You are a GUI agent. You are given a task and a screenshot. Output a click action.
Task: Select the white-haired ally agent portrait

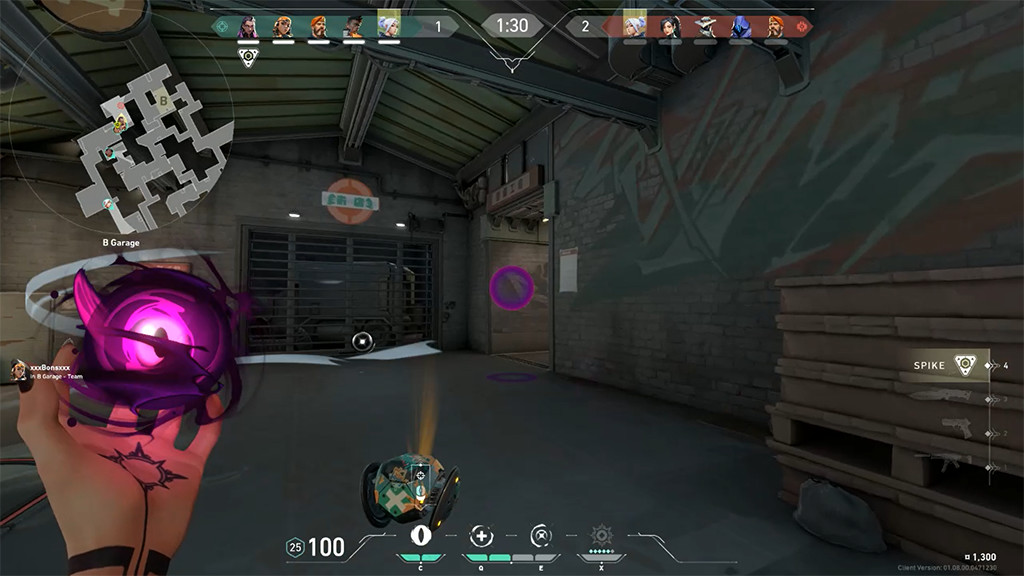(388, 27)
